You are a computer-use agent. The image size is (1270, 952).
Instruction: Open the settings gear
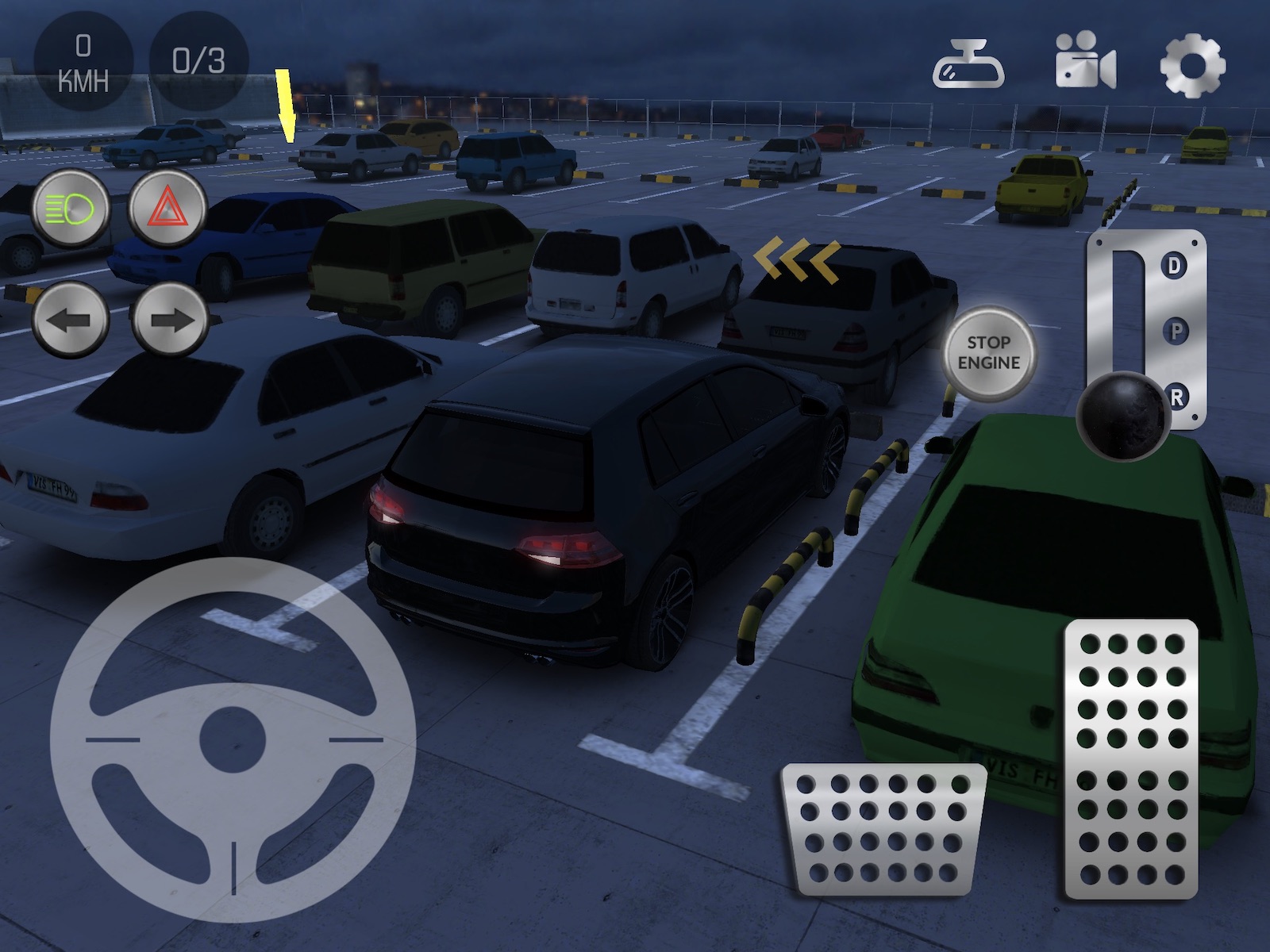point(1192,65)
